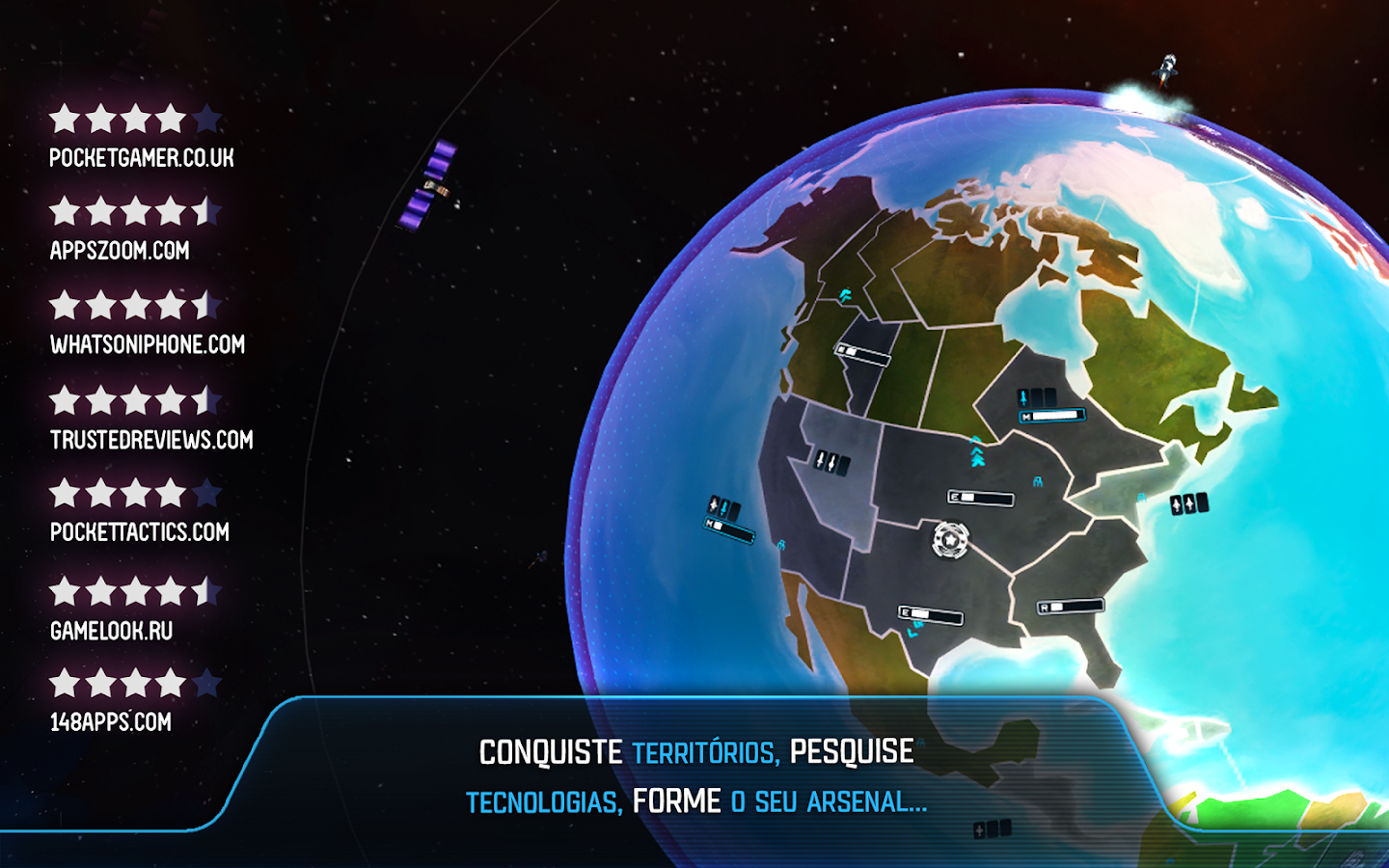Click the GAMELOOK.RU review link
This screenshot has height=868, width=1389.
[109, 631]
